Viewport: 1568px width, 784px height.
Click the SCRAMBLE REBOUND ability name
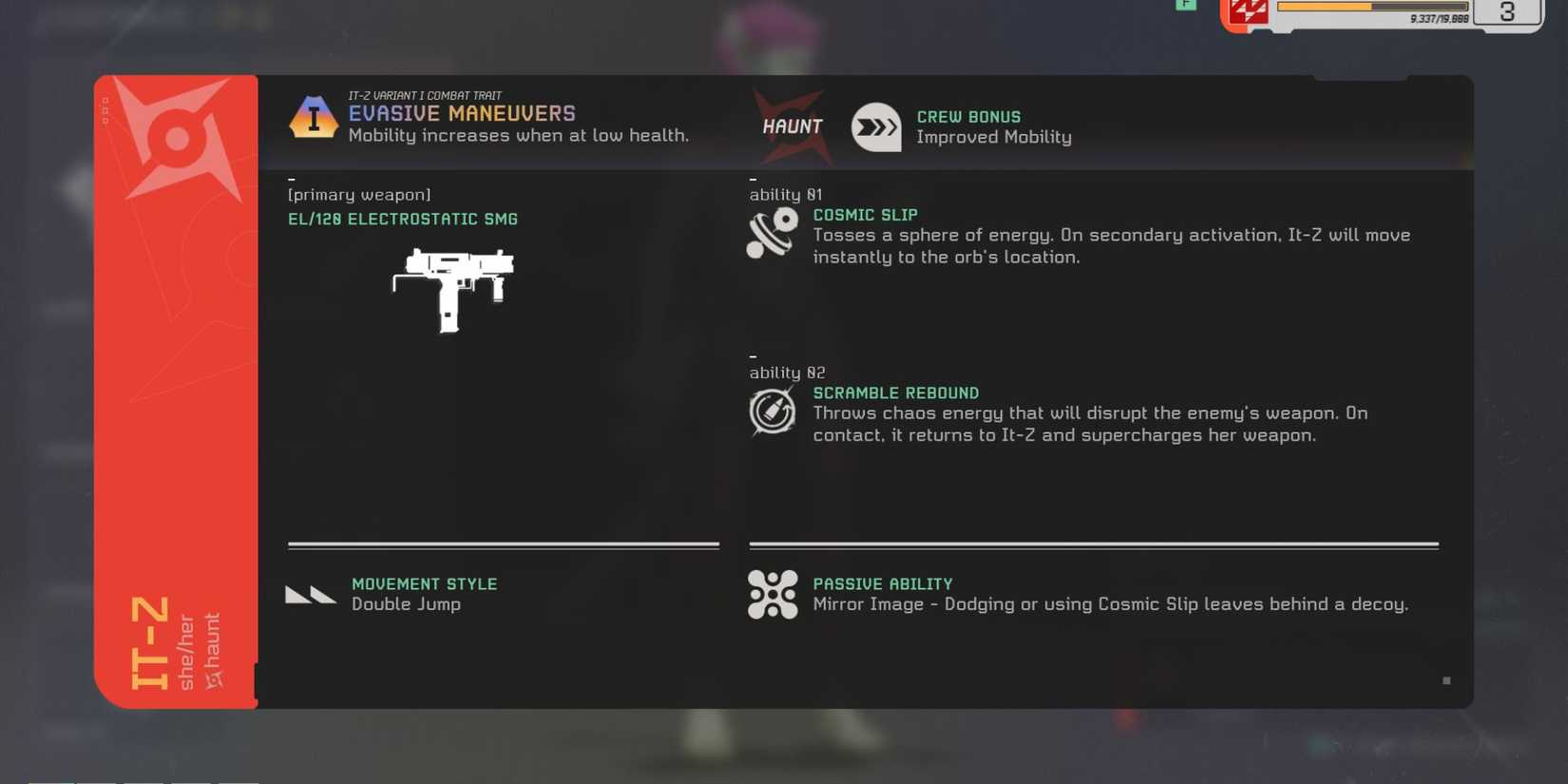[x=895, y=392]
